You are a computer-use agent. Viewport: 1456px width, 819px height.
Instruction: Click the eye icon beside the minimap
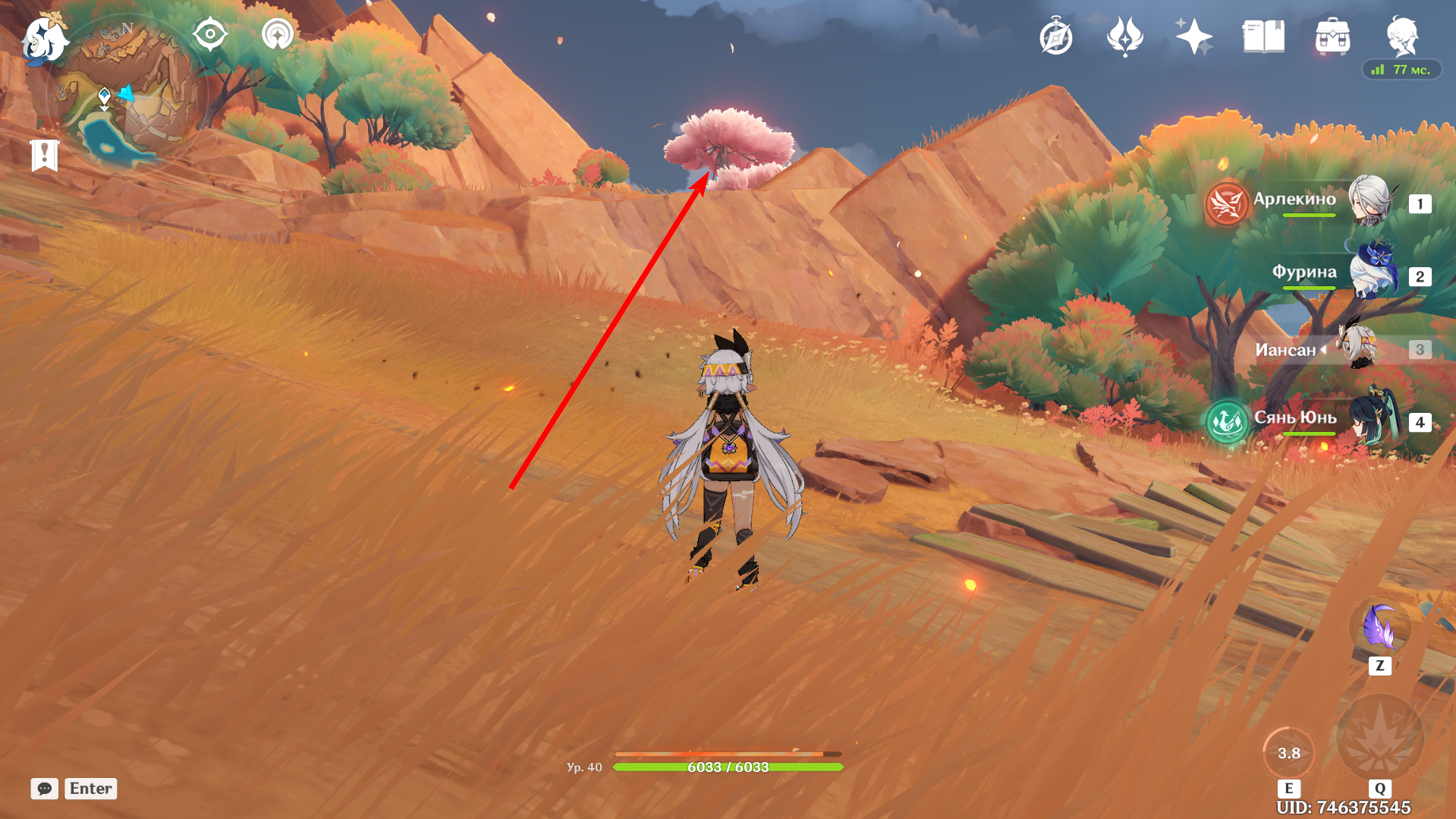[210, 33]
